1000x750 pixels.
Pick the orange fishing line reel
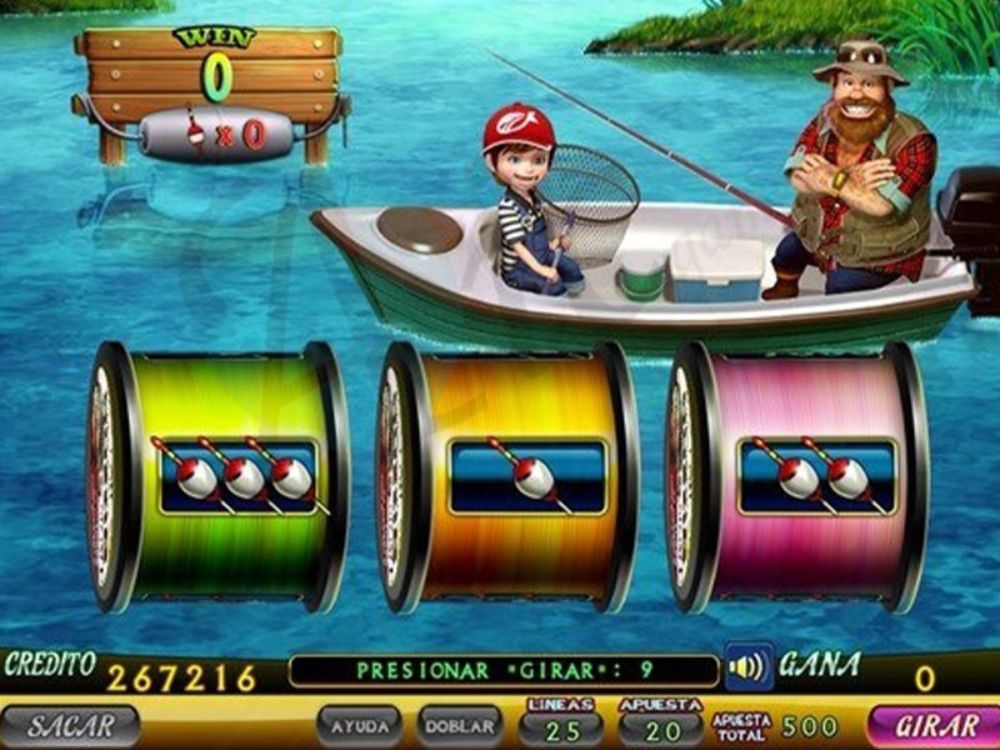coord(510,478)
